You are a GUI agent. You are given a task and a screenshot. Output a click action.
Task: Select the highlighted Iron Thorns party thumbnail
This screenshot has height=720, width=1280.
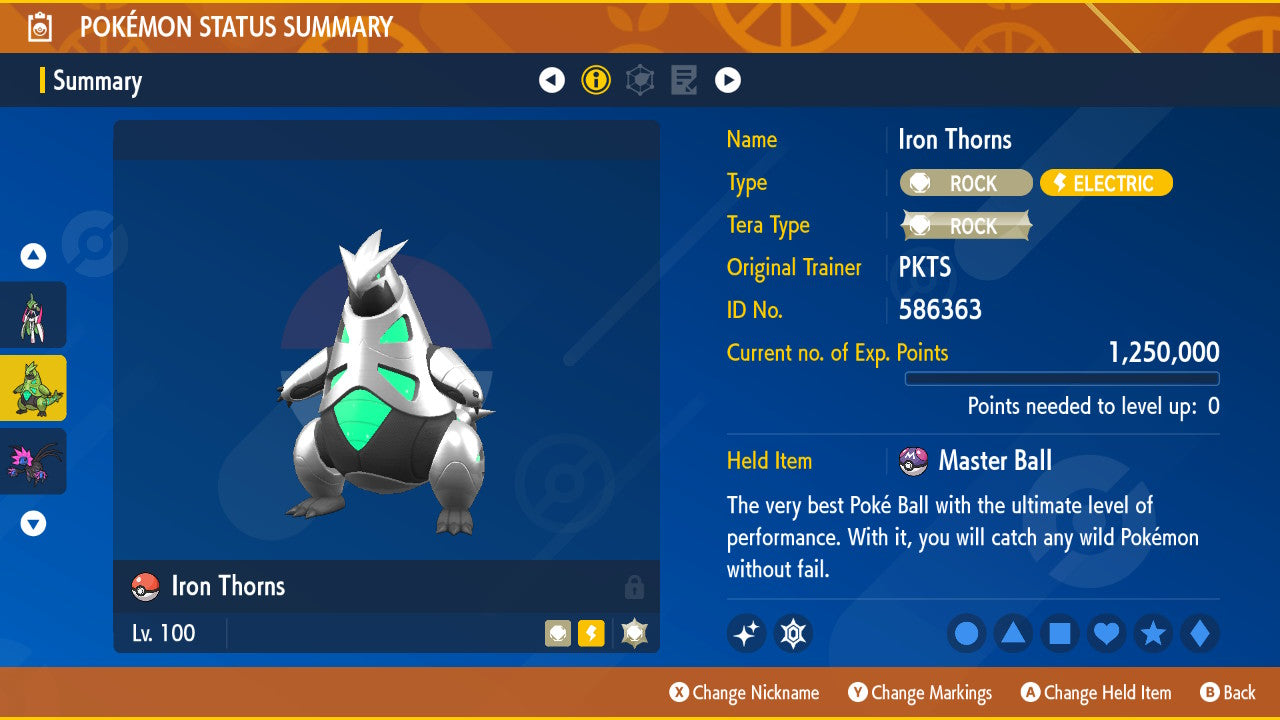click(x=34, y=388)
